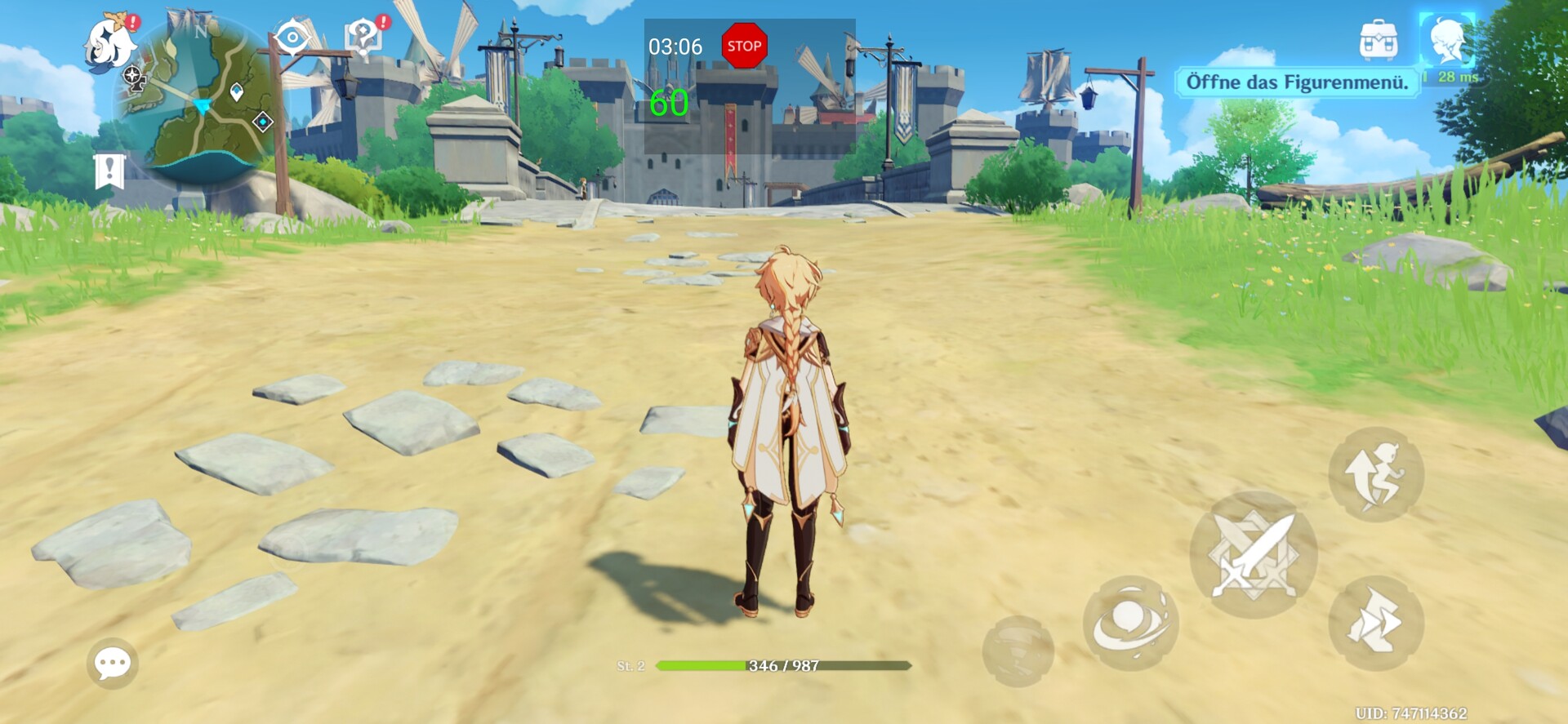Screen dimensions: 1568x724
Task: Tap the jump button
Action: [x=1376, y=474]
